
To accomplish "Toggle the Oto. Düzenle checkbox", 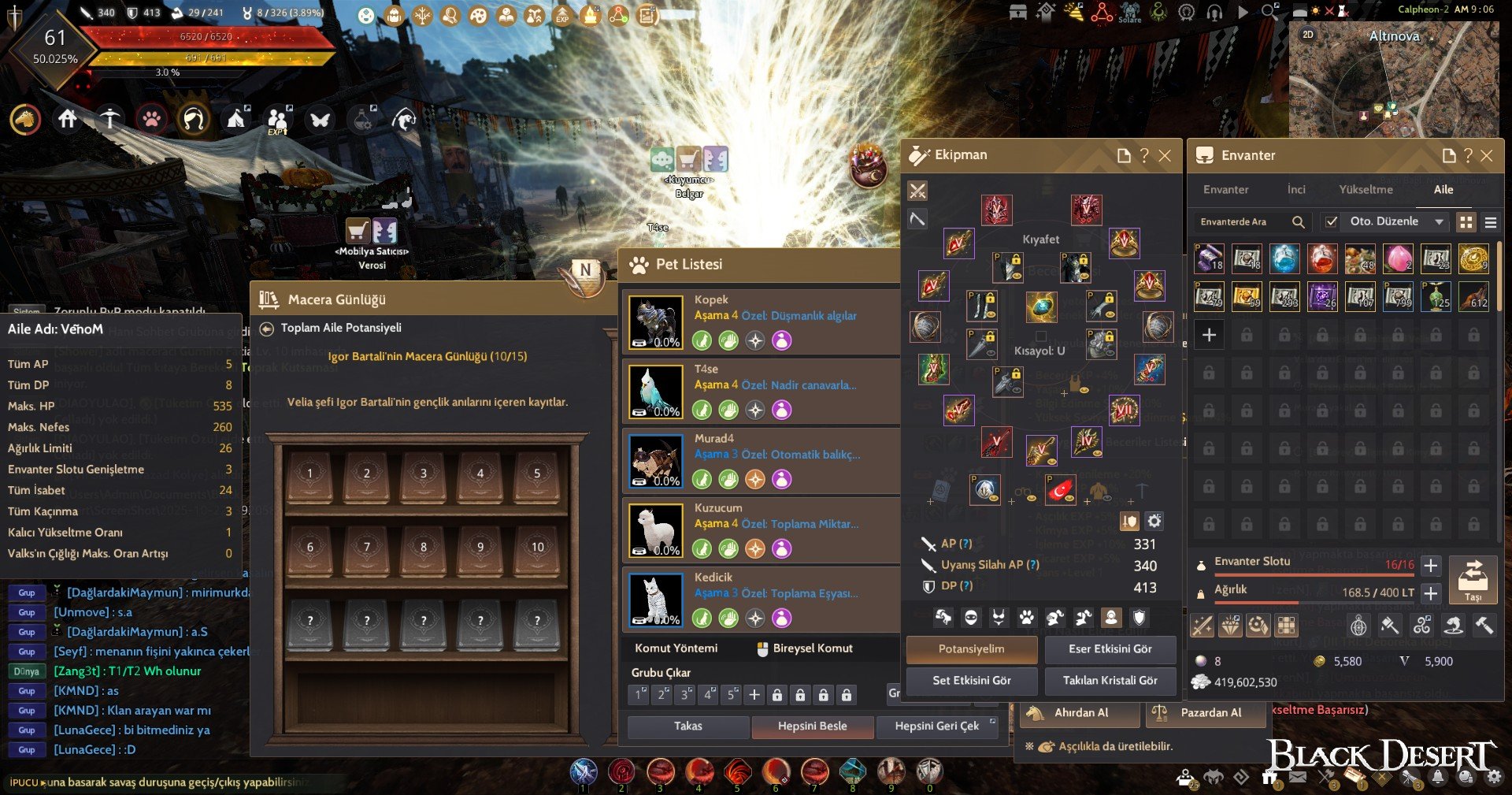I will [x=1331, y=221].
